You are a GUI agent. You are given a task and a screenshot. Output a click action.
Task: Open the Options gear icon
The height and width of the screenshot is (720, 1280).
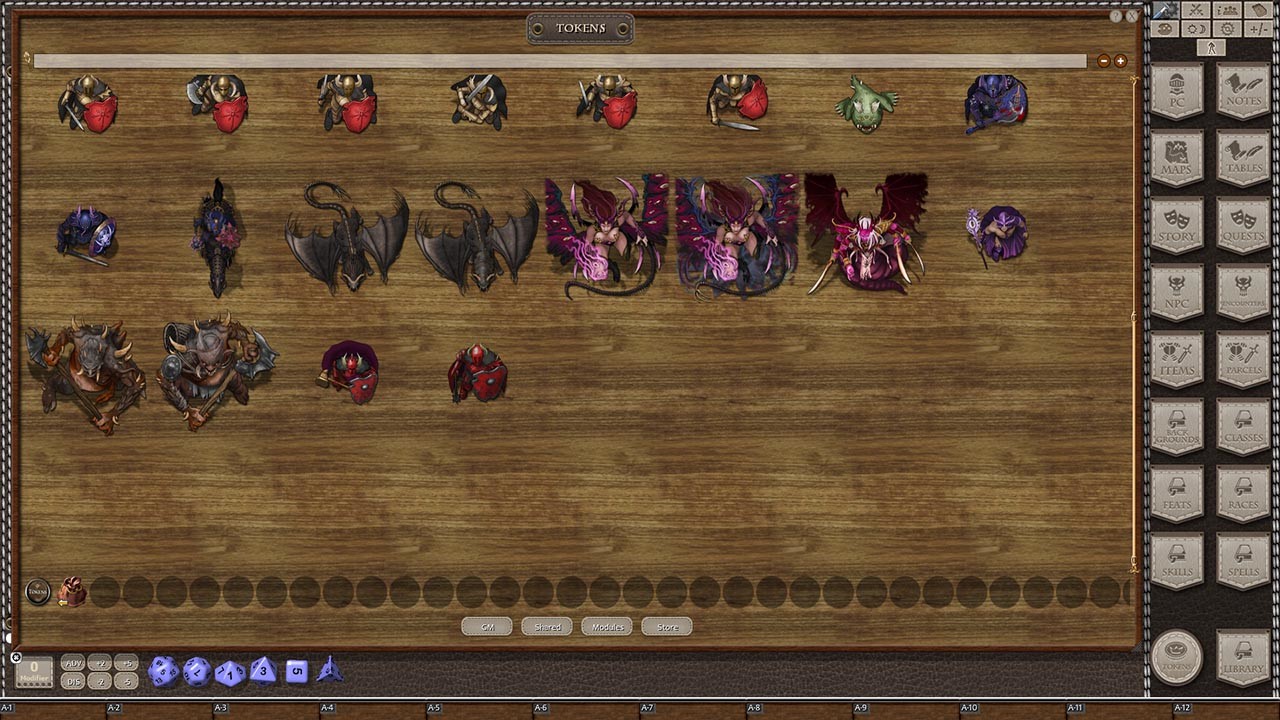[1226, 28]
